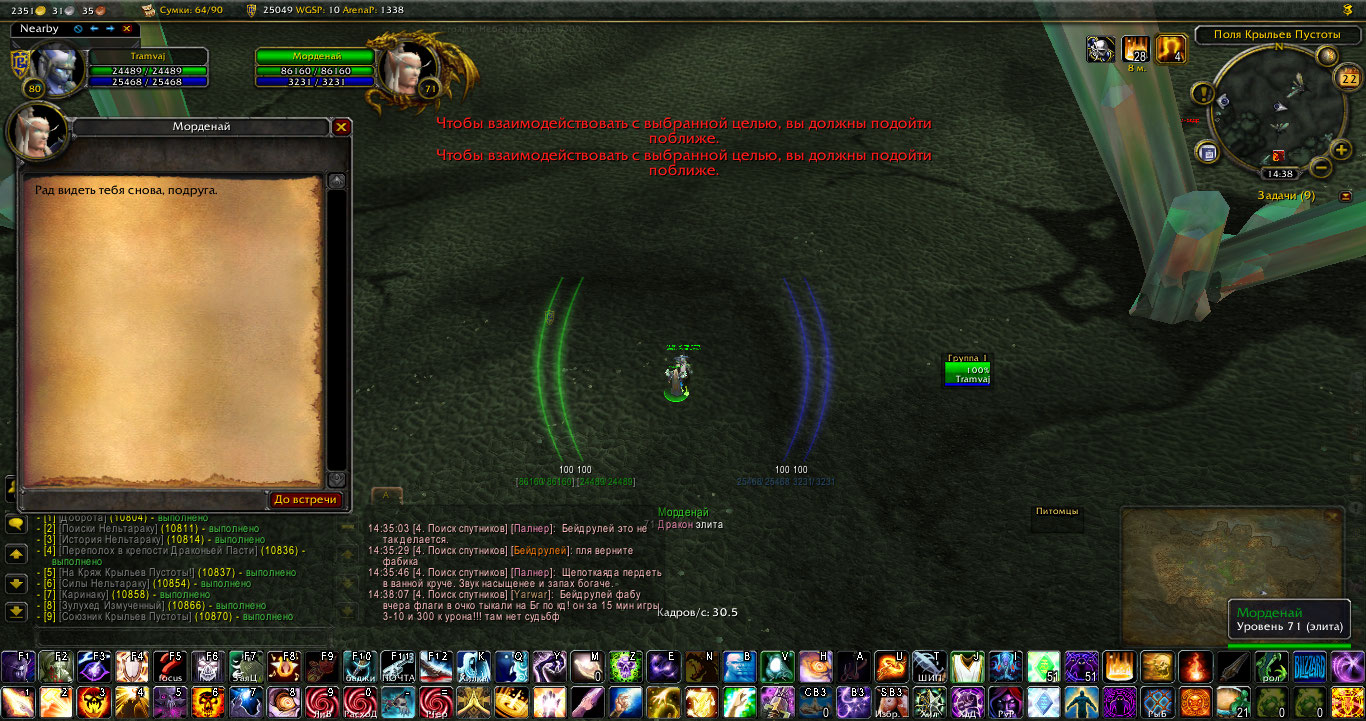Click the yellow exclamation mark minimap button

point(1203,95)
